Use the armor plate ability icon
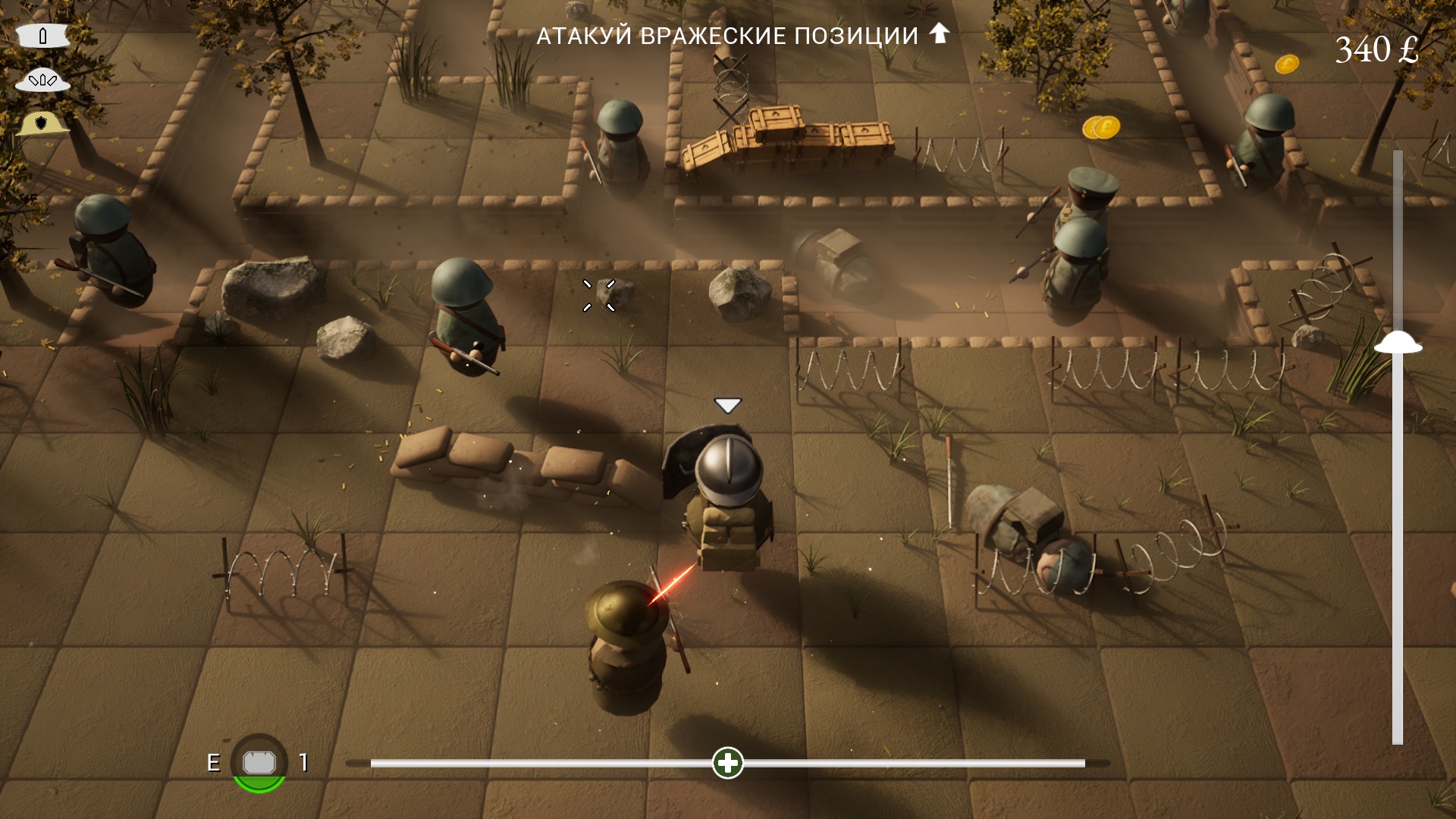The image size is (1456, 819). point(259,763)
